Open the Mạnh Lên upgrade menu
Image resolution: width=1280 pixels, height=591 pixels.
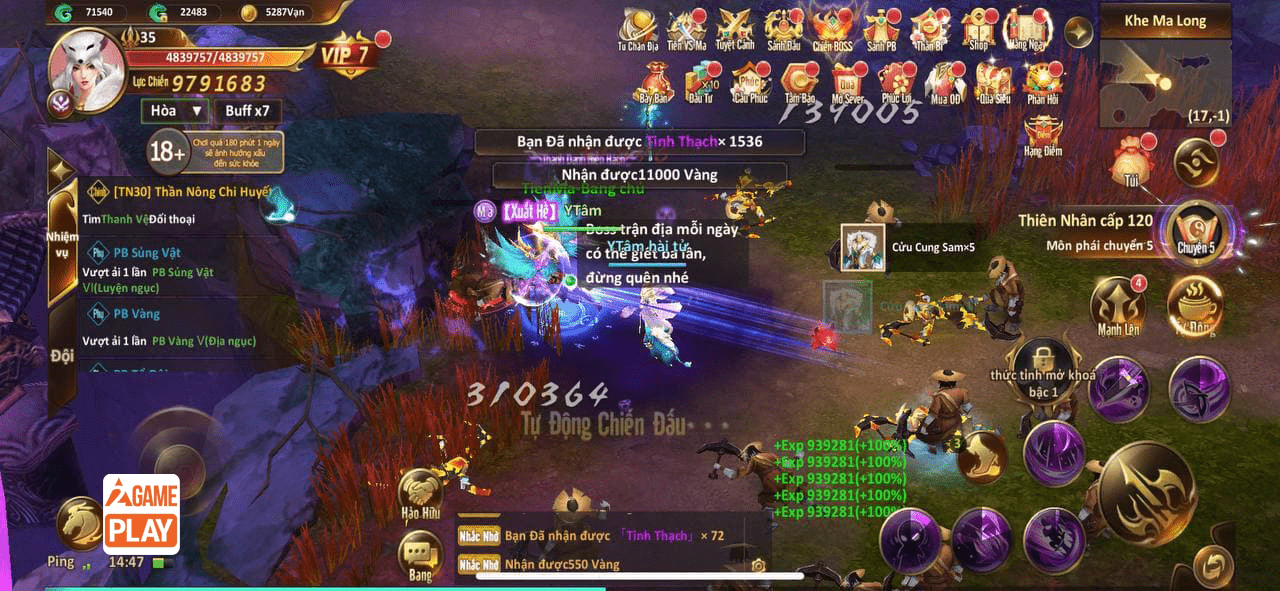pos(1118,306)
